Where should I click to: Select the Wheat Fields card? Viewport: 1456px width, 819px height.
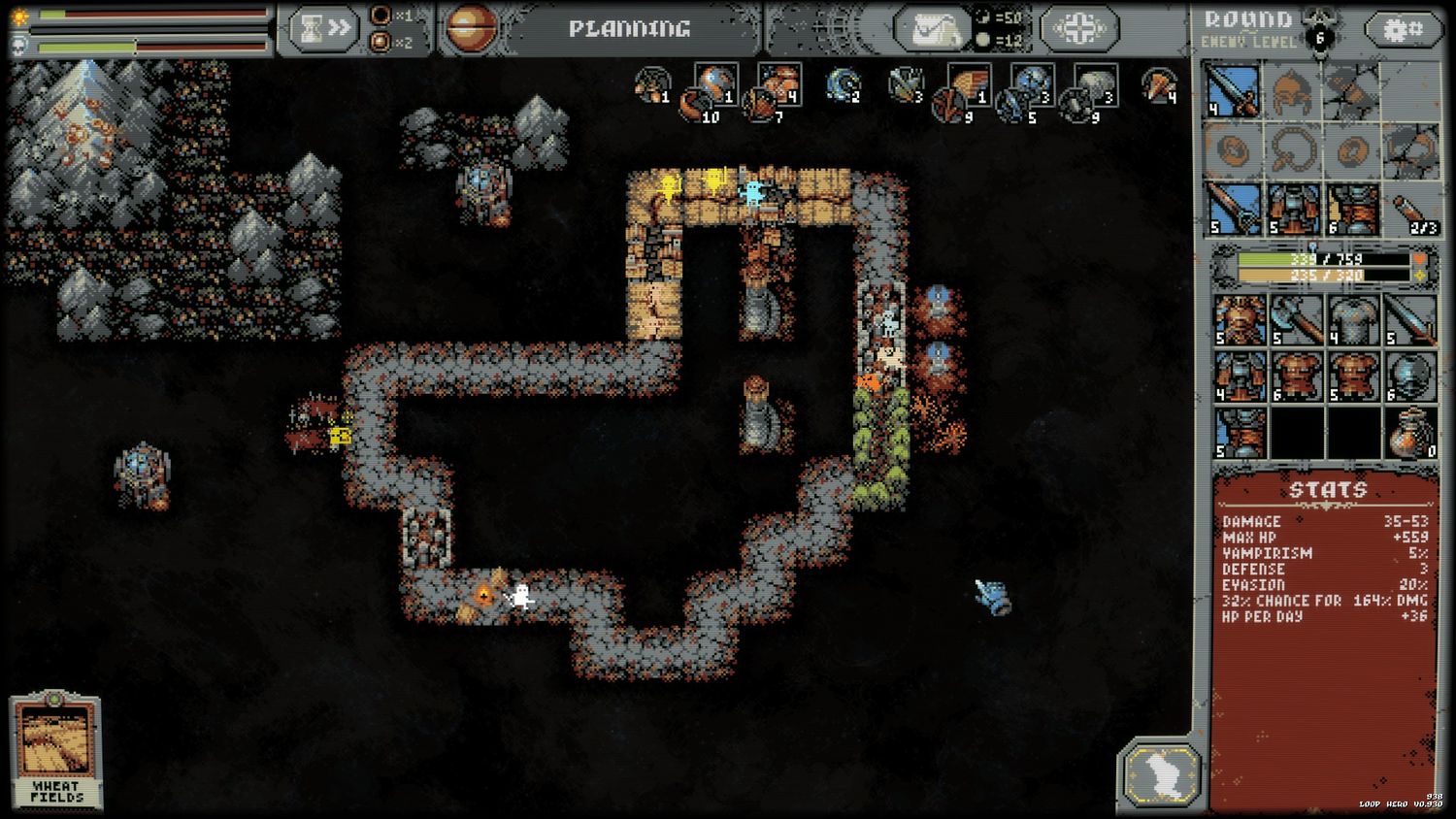tap(55, 750)
